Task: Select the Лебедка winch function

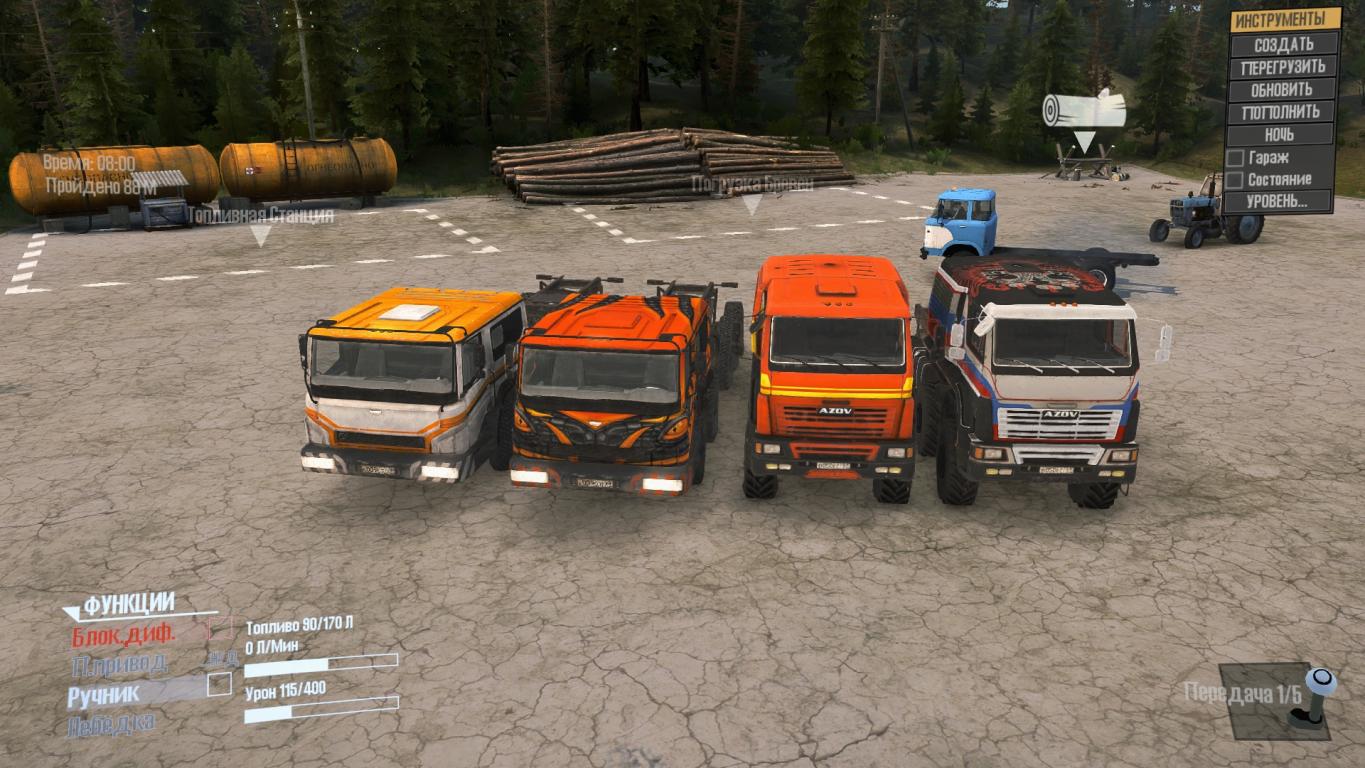Action: (111, 724)
